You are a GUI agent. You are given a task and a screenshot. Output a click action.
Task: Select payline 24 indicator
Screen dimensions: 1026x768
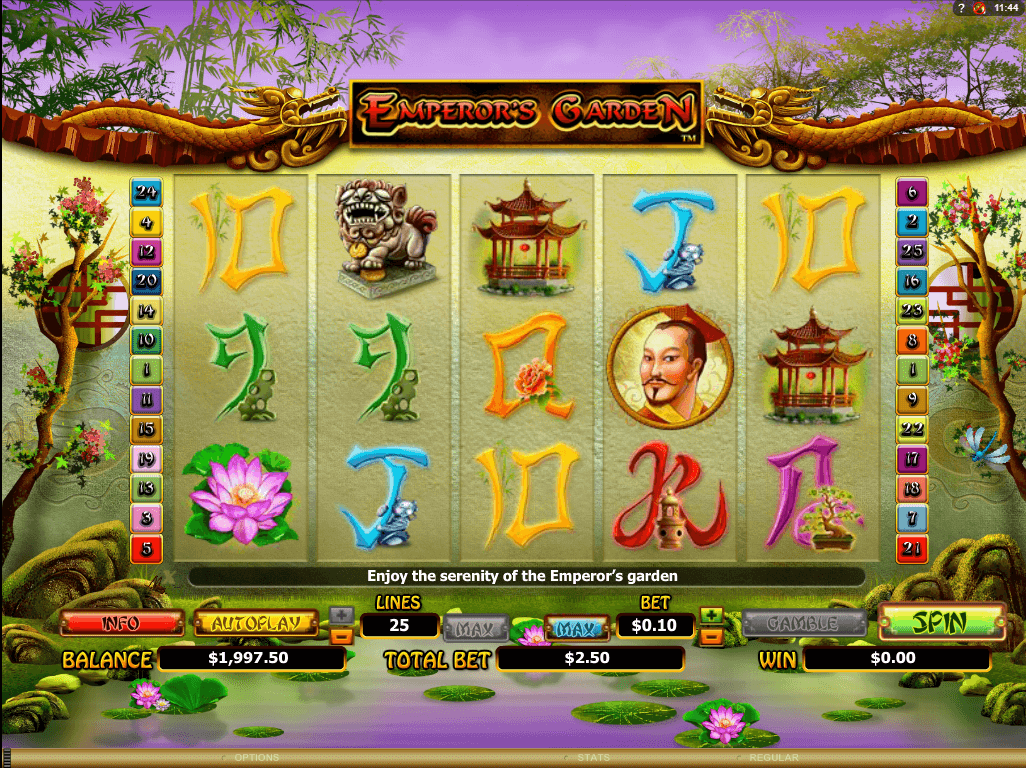[147, 191]
